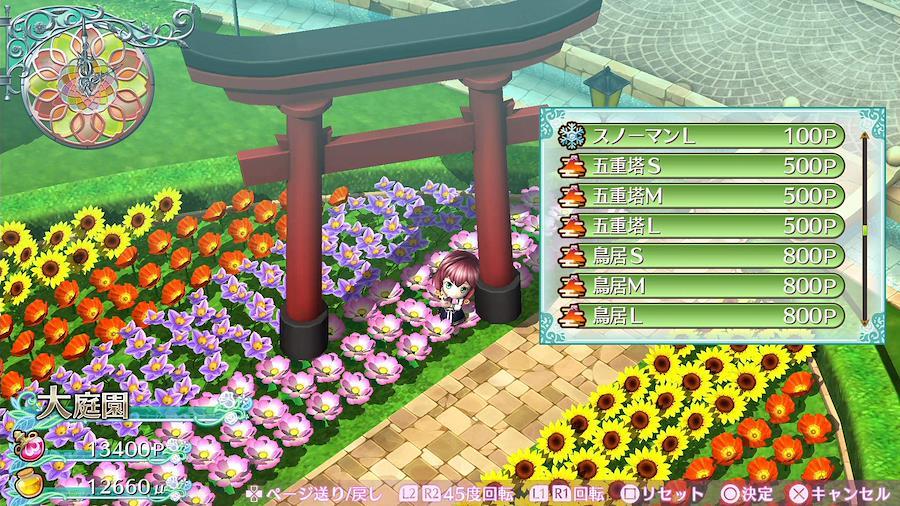The height and width of the screenshot is (506, 900).
Task: Select the 鳥居M entry
Action: pyautogui.click(x=700, y=284)
